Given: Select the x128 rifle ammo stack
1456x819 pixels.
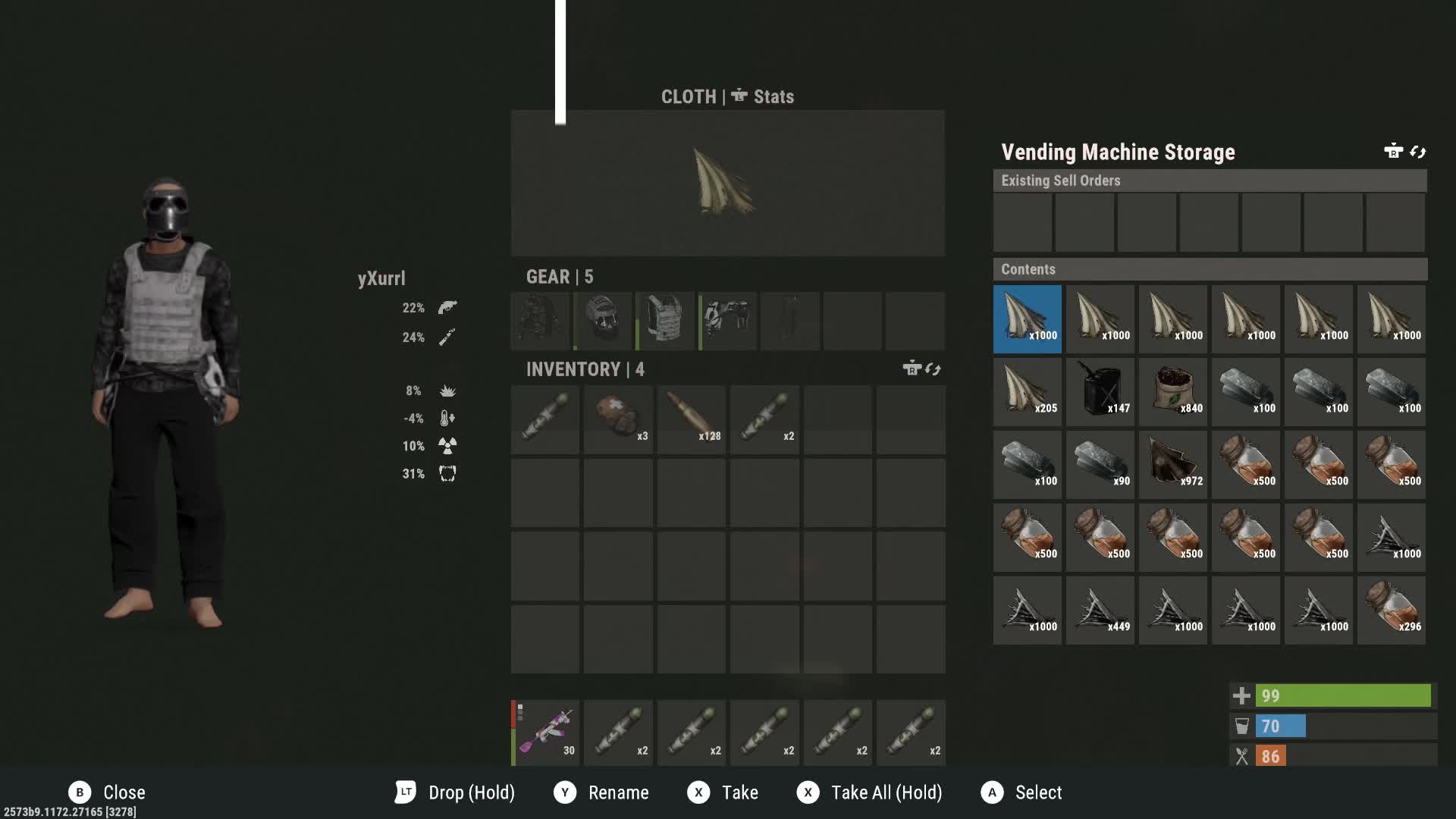Looking at the screenshot, I should 691,419.
